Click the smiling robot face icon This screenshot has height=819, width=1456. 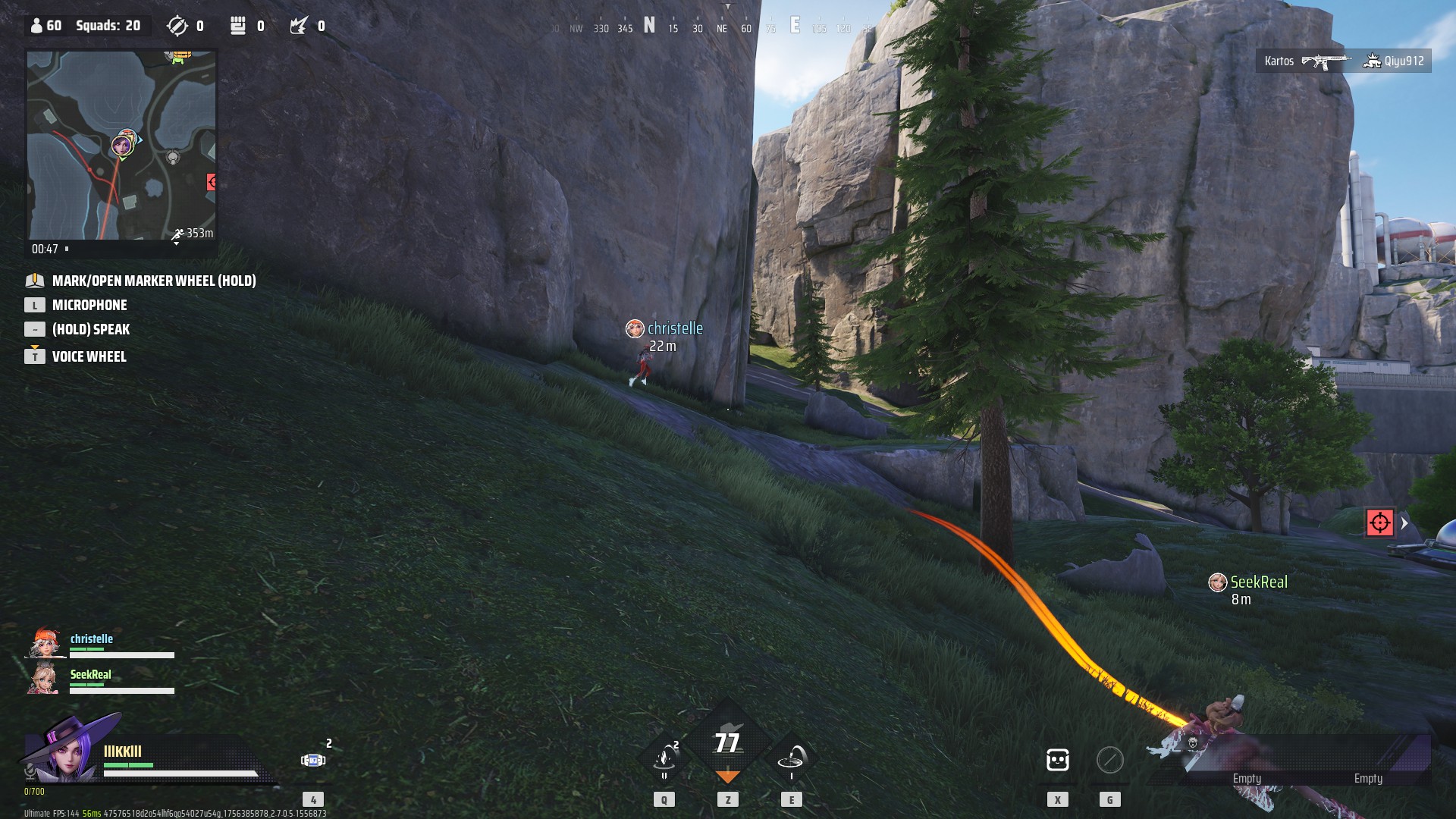pyautogui.click(x=1057, y=759)
